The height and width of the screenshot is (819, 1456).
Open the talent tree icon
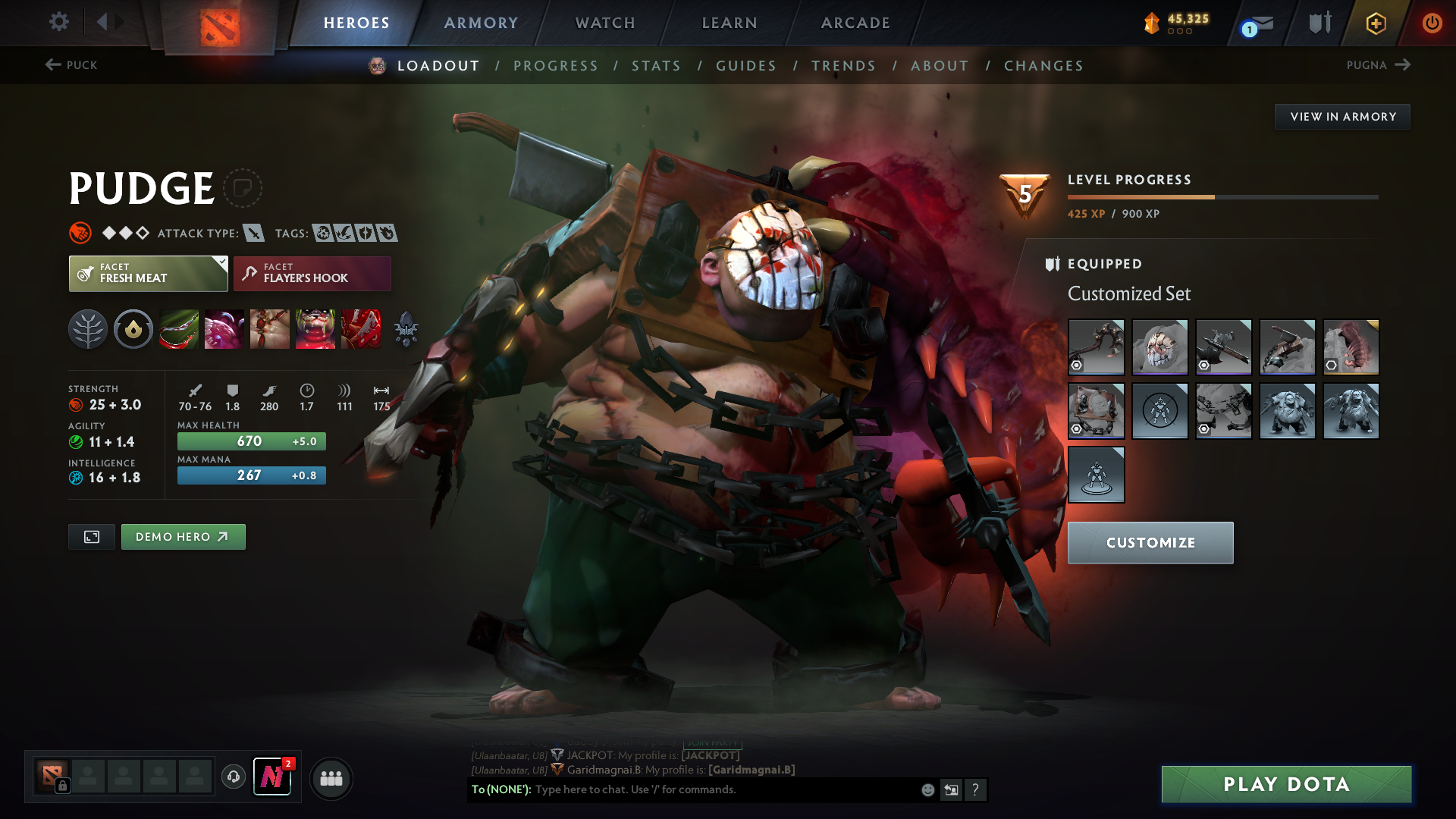tap(87, 328)
